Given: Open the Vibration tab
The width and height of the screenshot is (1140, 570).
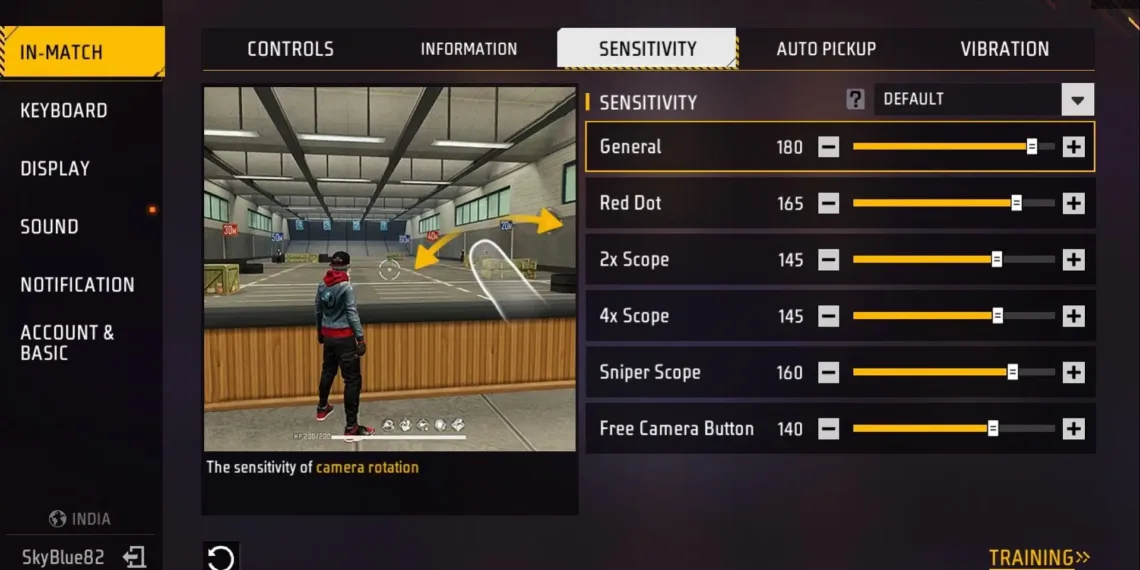Looking at the screenshot, I should click(x=1004, y=48).
